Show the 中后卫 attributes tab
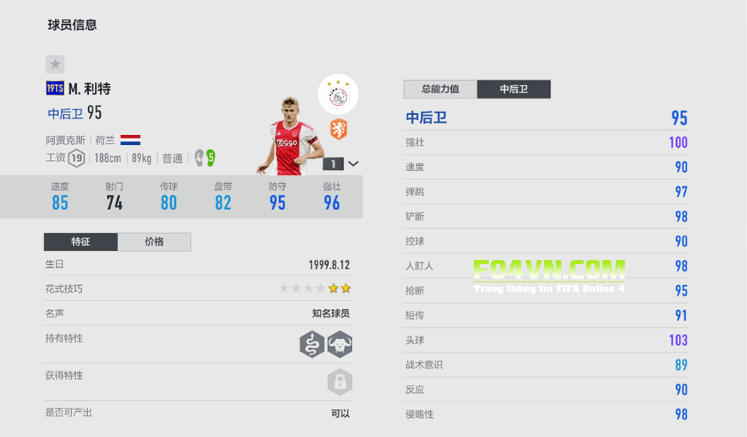The width and height of the screenshot is (747, 437). tap(515, 89)
